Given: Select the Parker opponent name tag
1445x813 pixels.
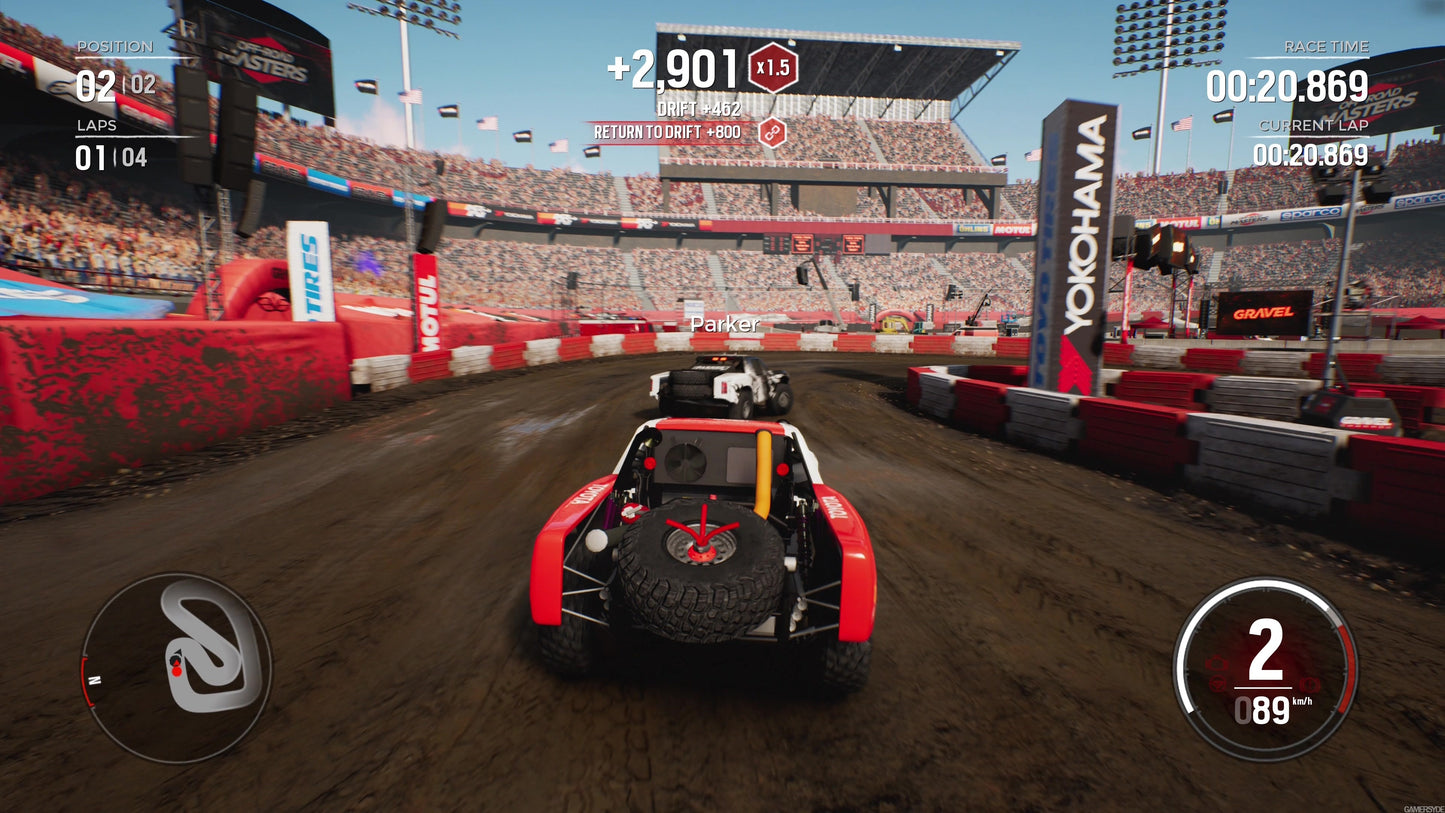Looking at the screenshot, I should (725, 324).
